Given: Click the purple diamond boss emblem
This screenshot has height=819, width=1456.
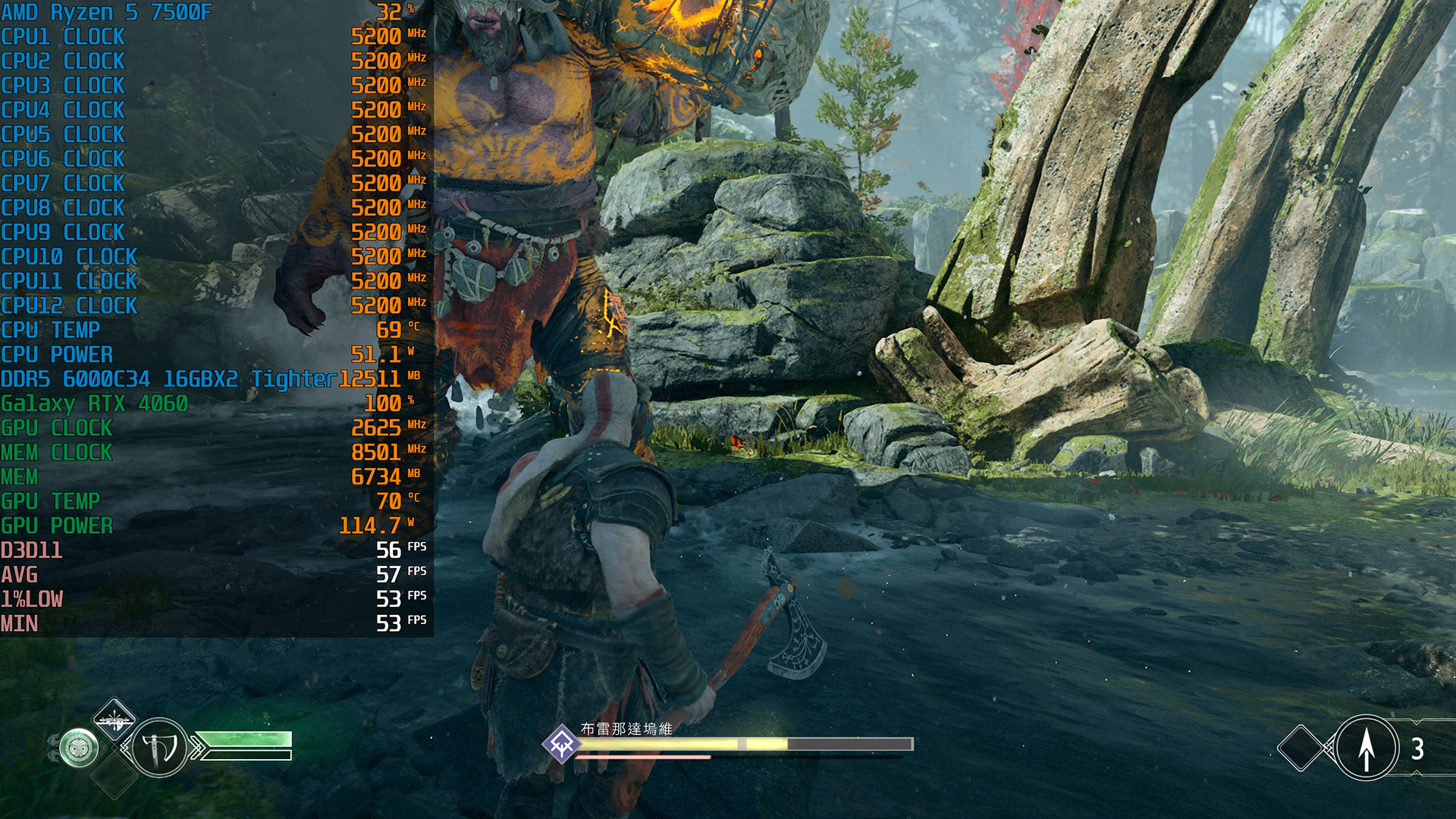Looking at the screenshot, I should [561, 744].
